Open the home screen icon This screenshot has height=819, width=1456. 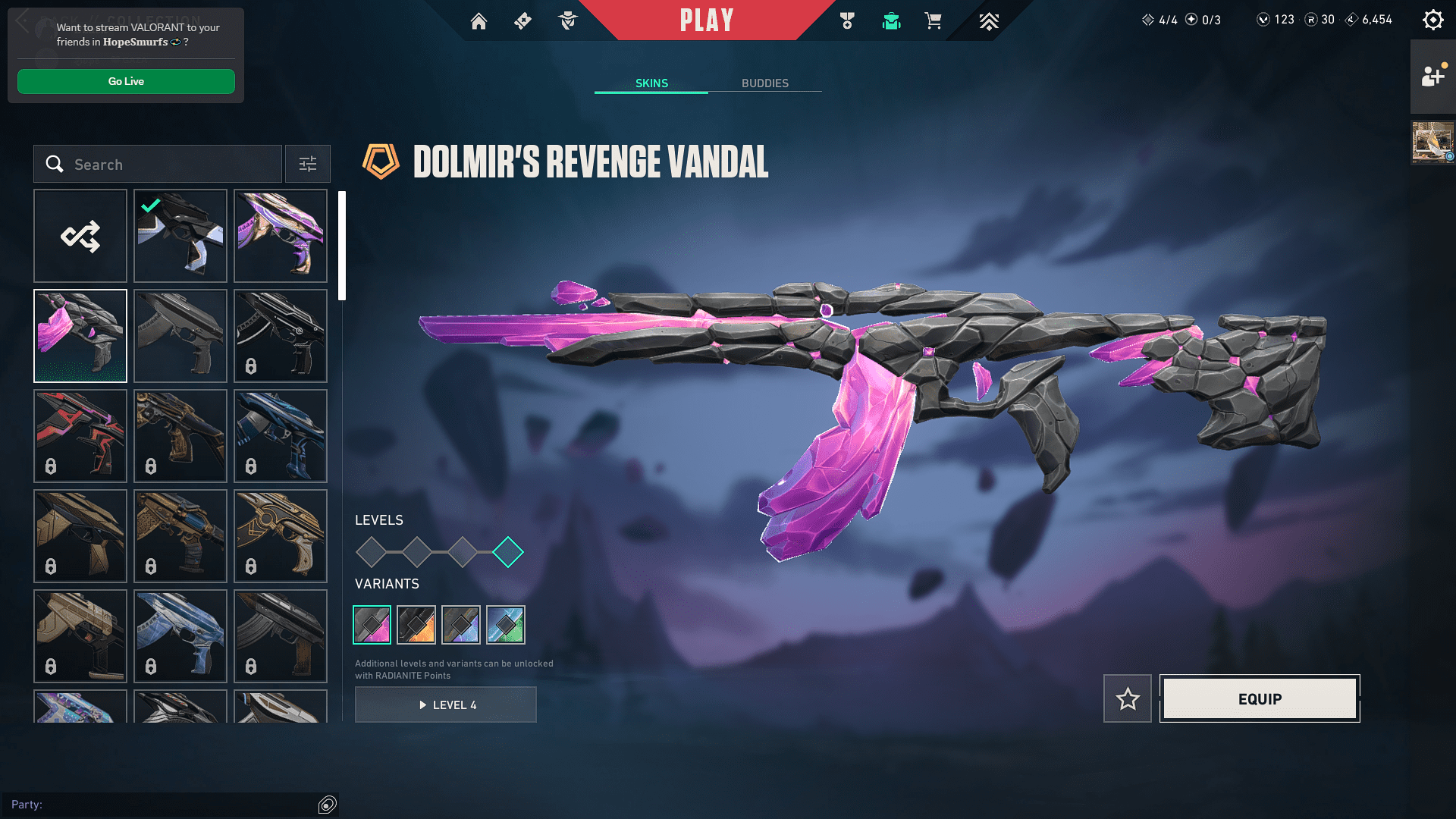tap(479, 21)
